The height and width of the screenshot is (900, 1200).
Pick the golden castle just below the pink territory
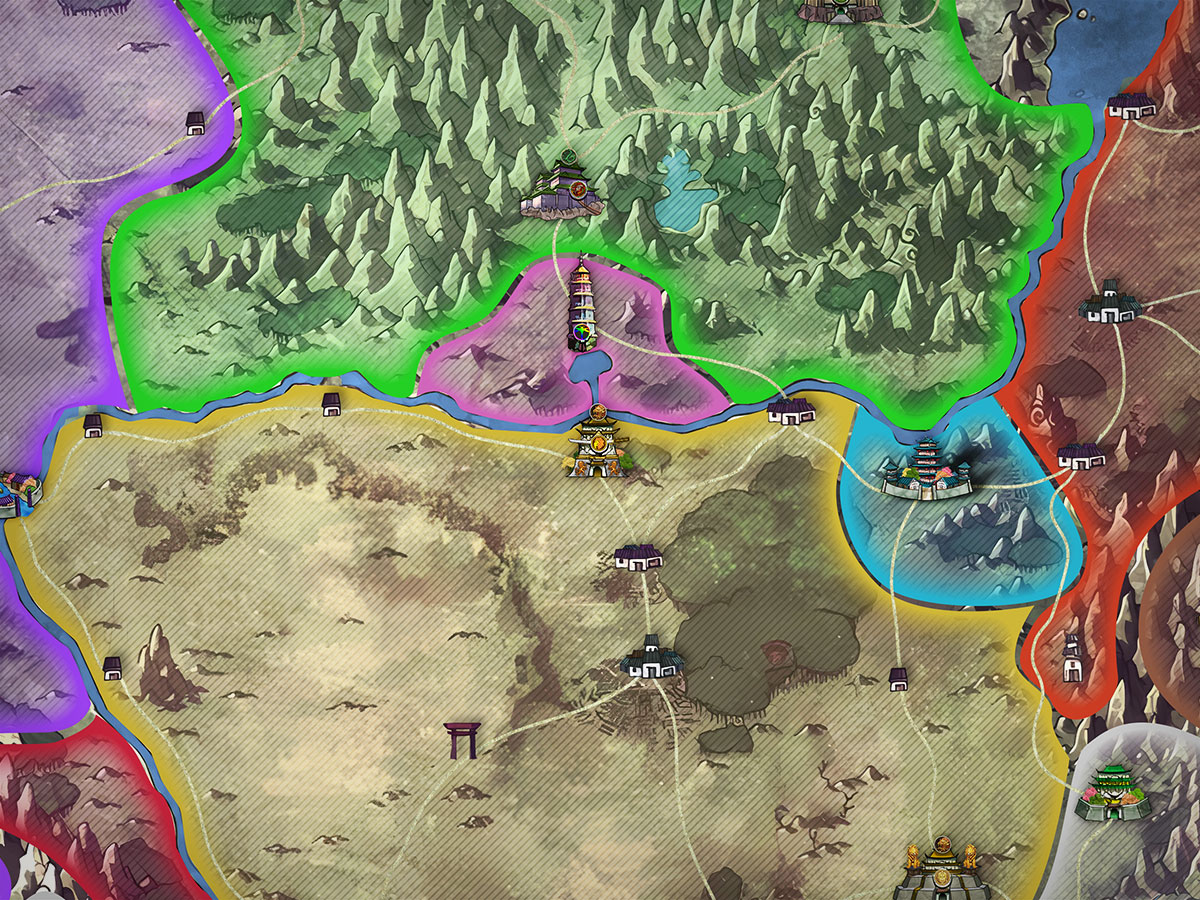[x=597, y=448]
